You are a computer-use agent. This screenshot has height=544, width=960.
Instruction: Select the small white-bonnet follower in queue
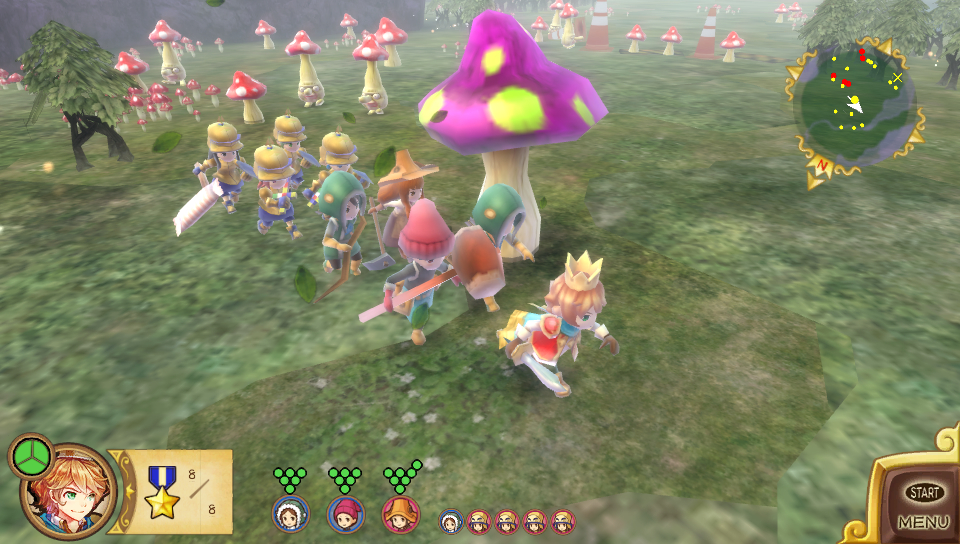pyautogui.click(x=451, y=521)
